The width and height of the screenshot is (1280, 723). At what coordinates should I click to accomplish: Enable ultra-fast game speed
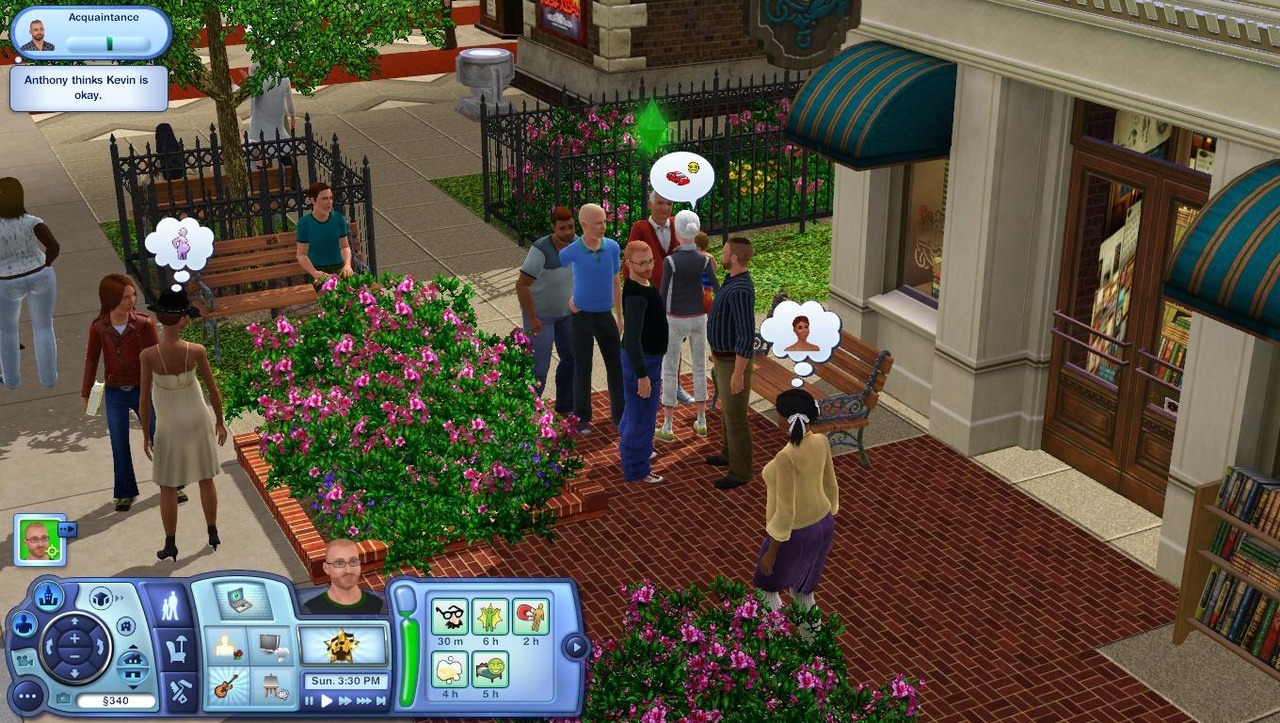(x=363, y=701)
